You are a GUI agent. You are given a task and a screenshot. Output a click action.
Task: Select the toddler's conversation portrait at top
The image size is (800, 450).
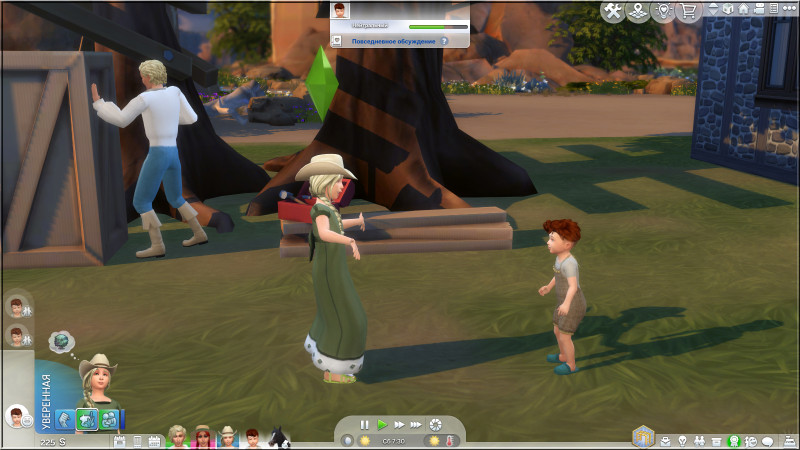pos(342,11)
